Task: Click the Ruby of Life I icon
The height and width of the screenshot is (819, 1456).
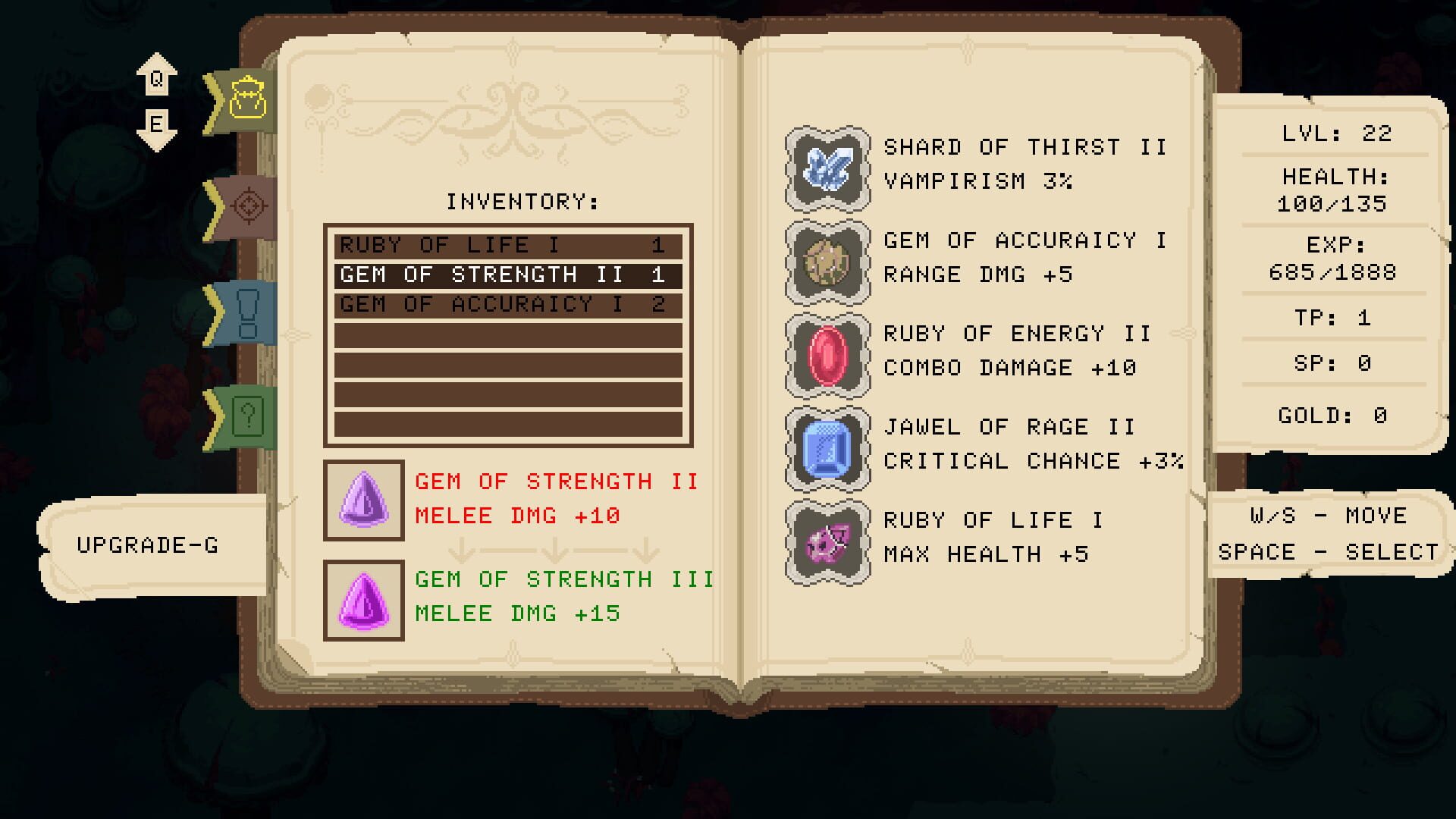Action: click(827, 537)
